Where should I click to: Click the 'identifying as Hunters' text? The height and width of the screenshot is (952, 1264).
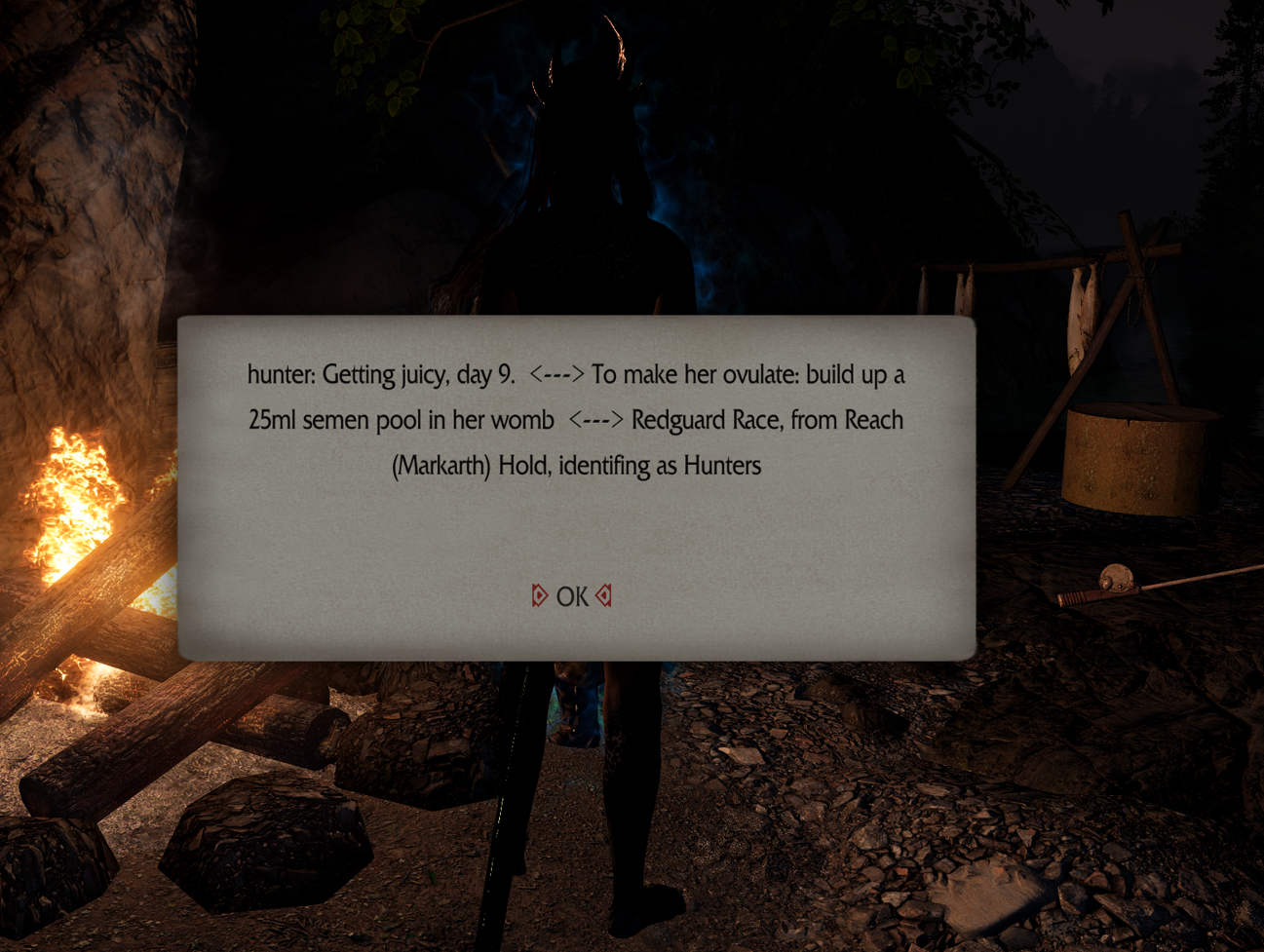(x=663, y=466)
